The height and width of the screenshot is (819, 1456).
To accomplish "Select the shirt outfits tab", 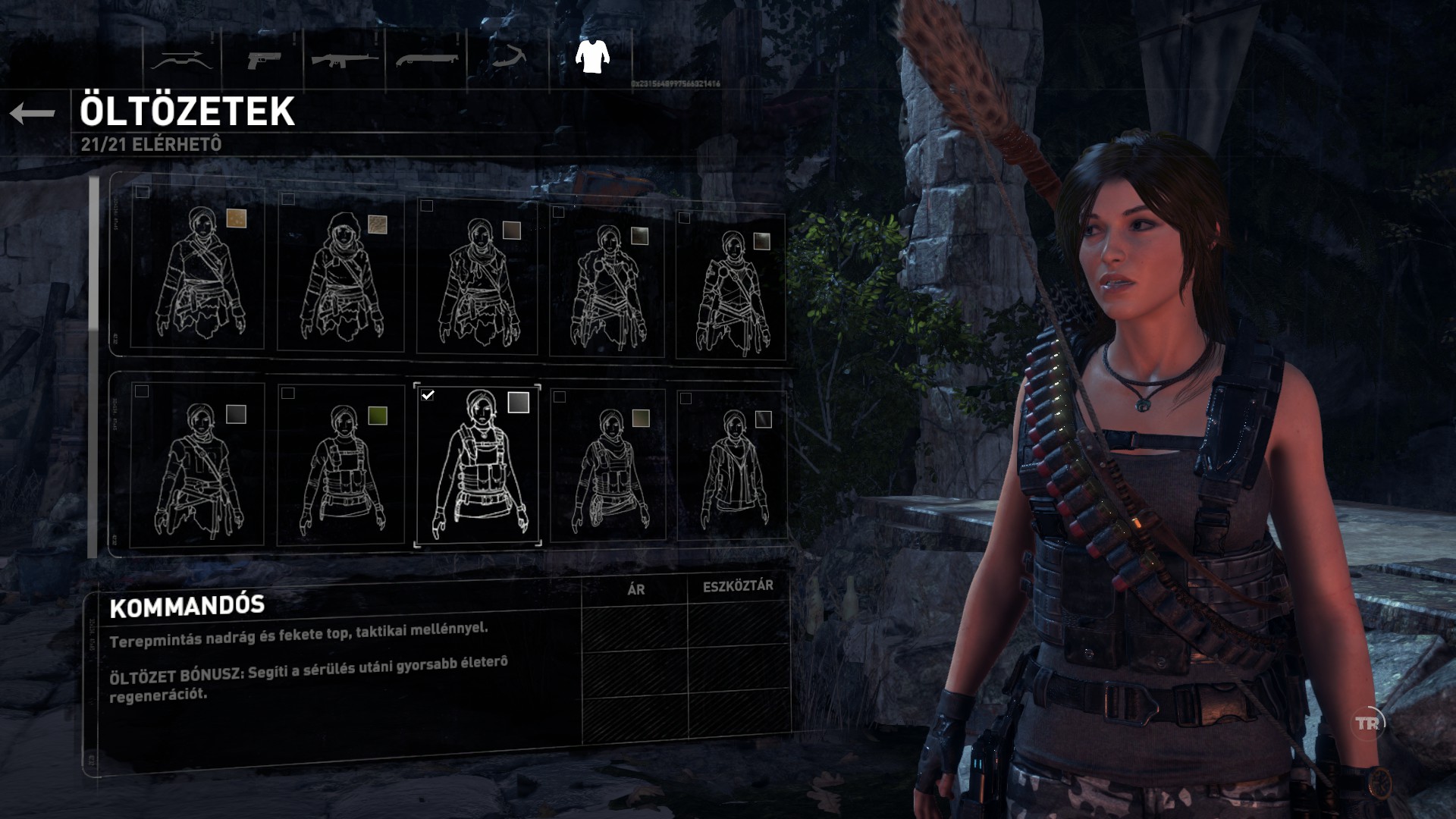I will (592, 56).
